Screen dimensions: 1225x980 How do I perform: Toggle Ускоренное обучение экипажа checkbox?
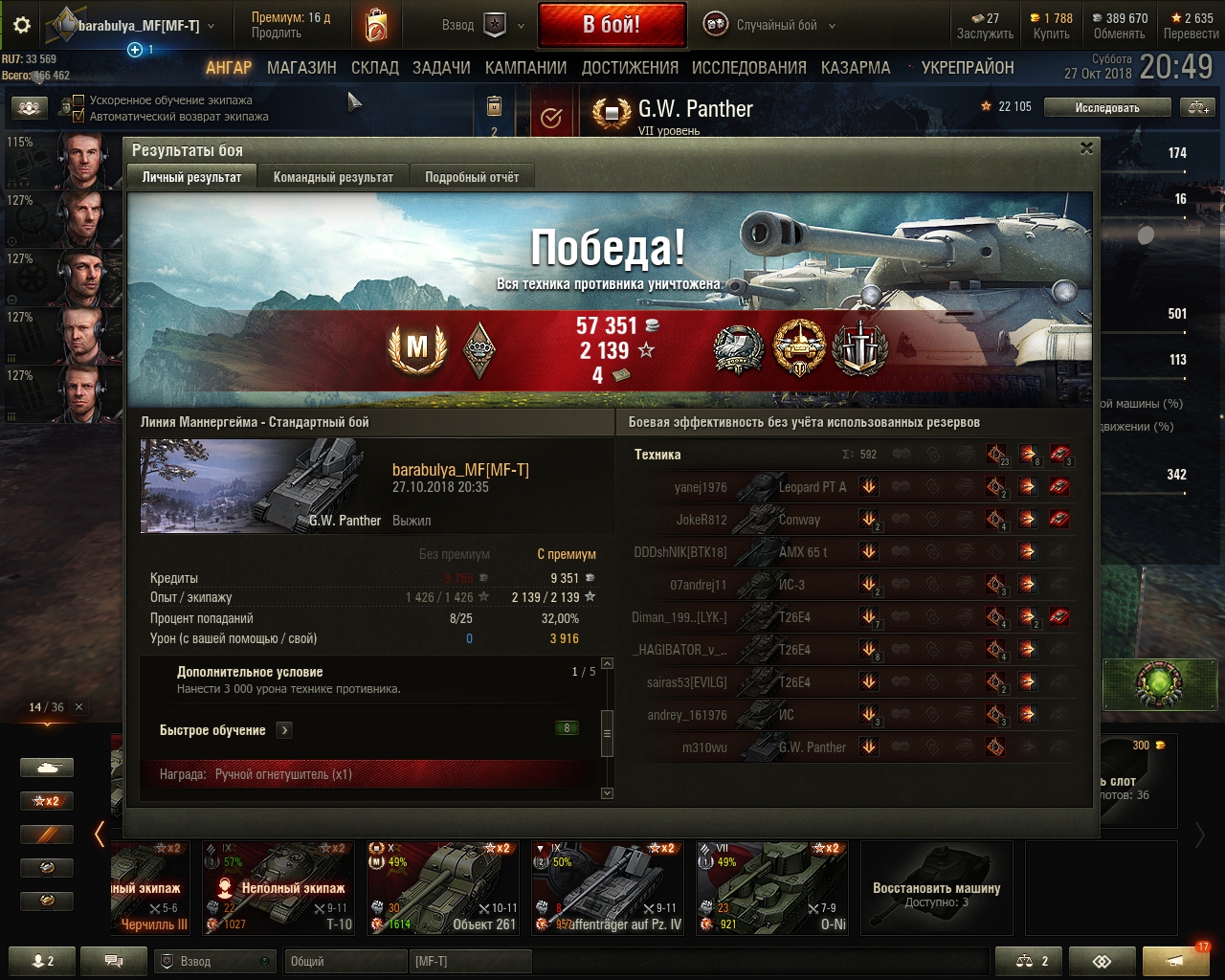pyautogui.click(x=79, y=100)
